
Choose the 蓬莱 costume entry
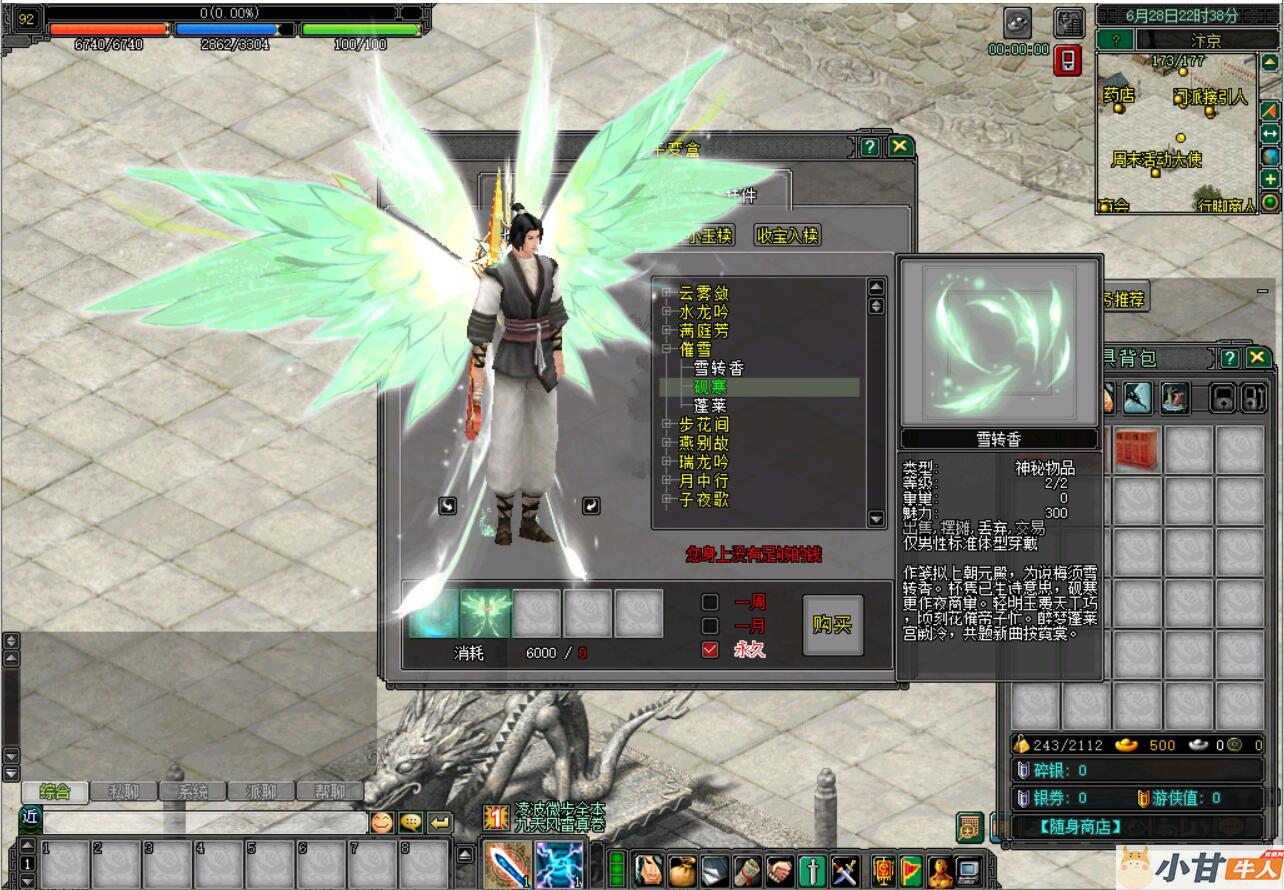pyautogui.click(x=710, y=406)
